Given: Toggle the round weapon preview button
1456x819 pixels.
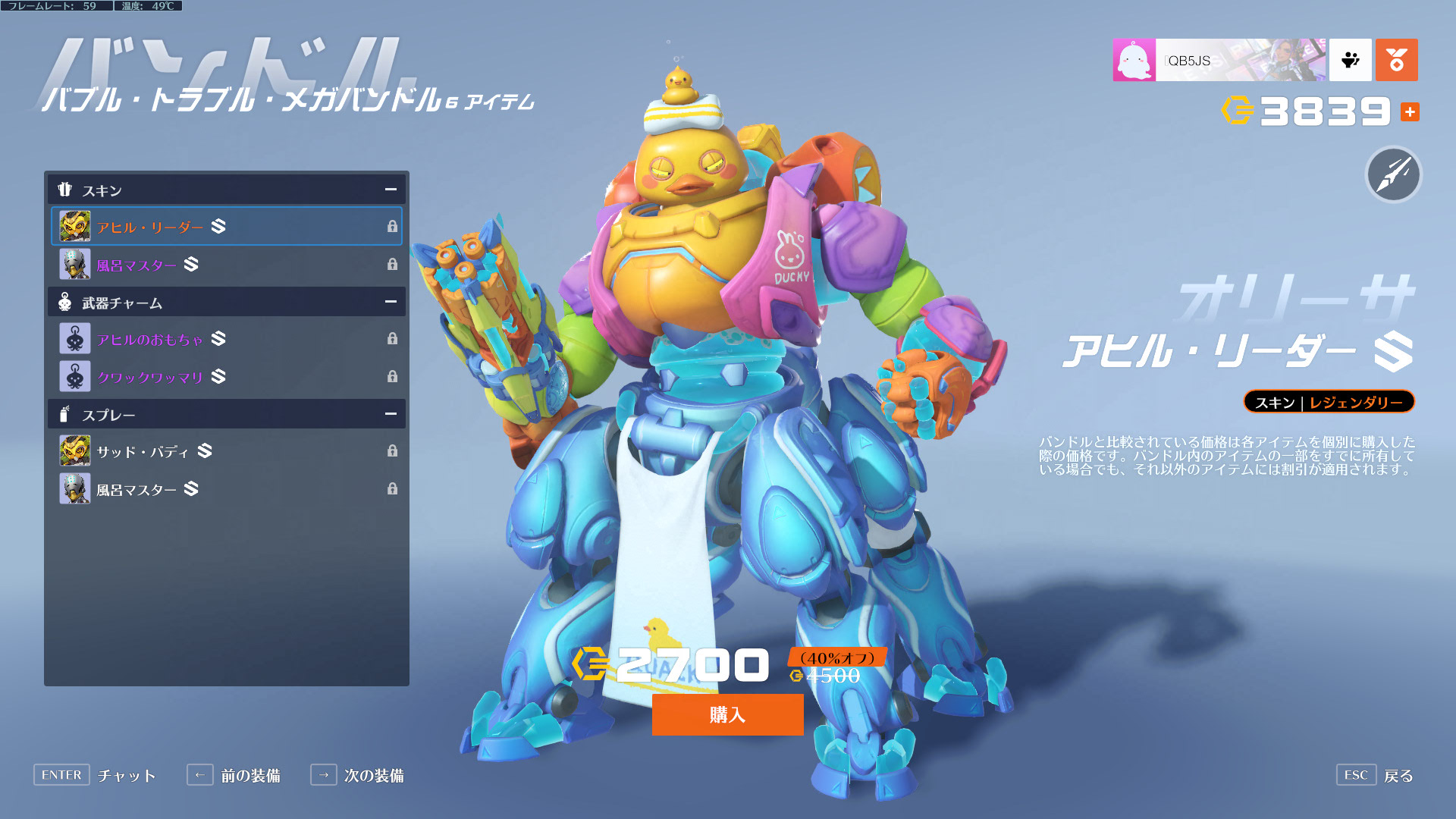Looking at the screenshot, I should [x=1393, y=174].
